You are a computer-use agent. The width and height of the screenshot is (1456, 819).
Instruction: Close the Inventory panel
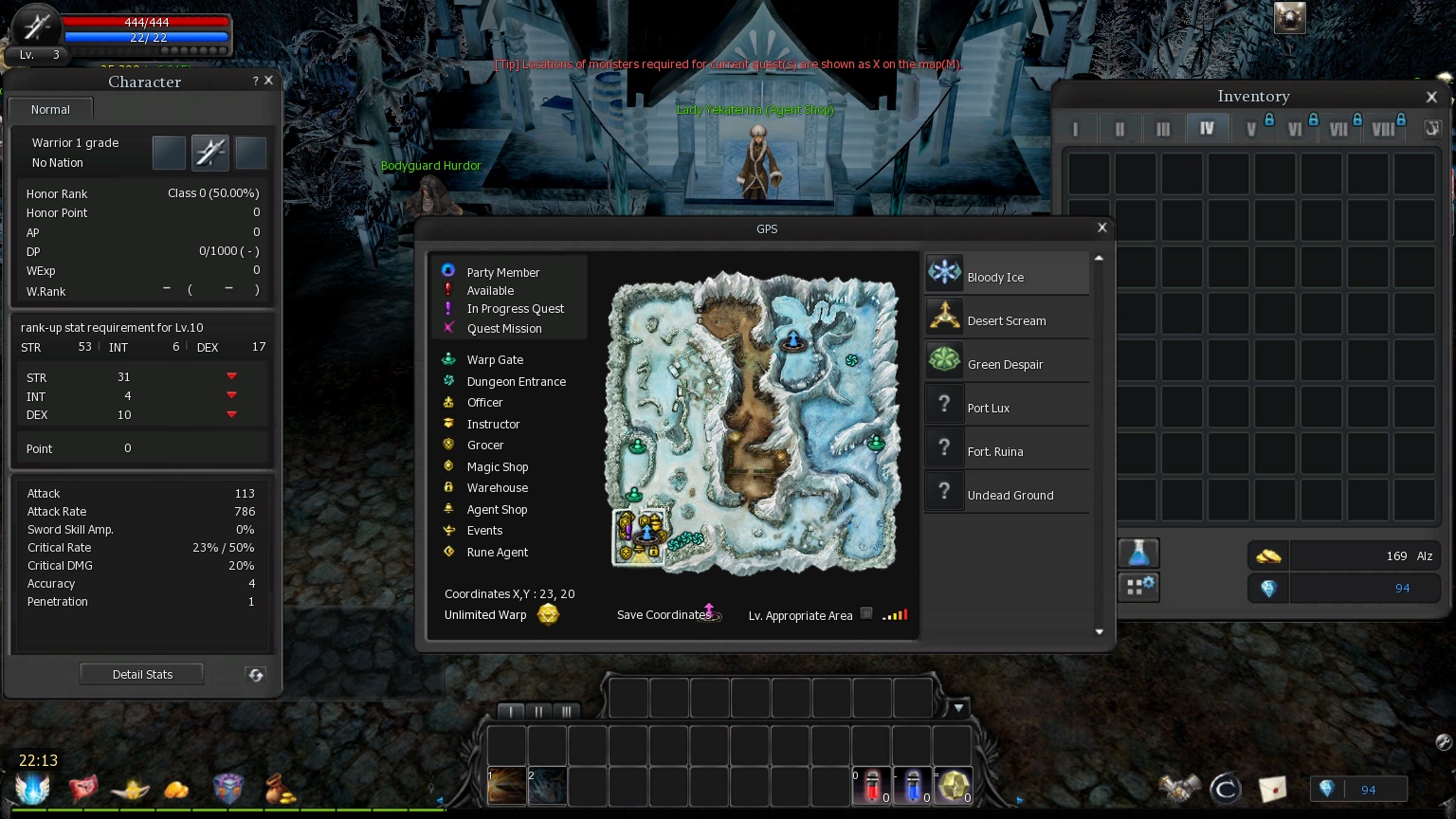tap(1431, 97)
